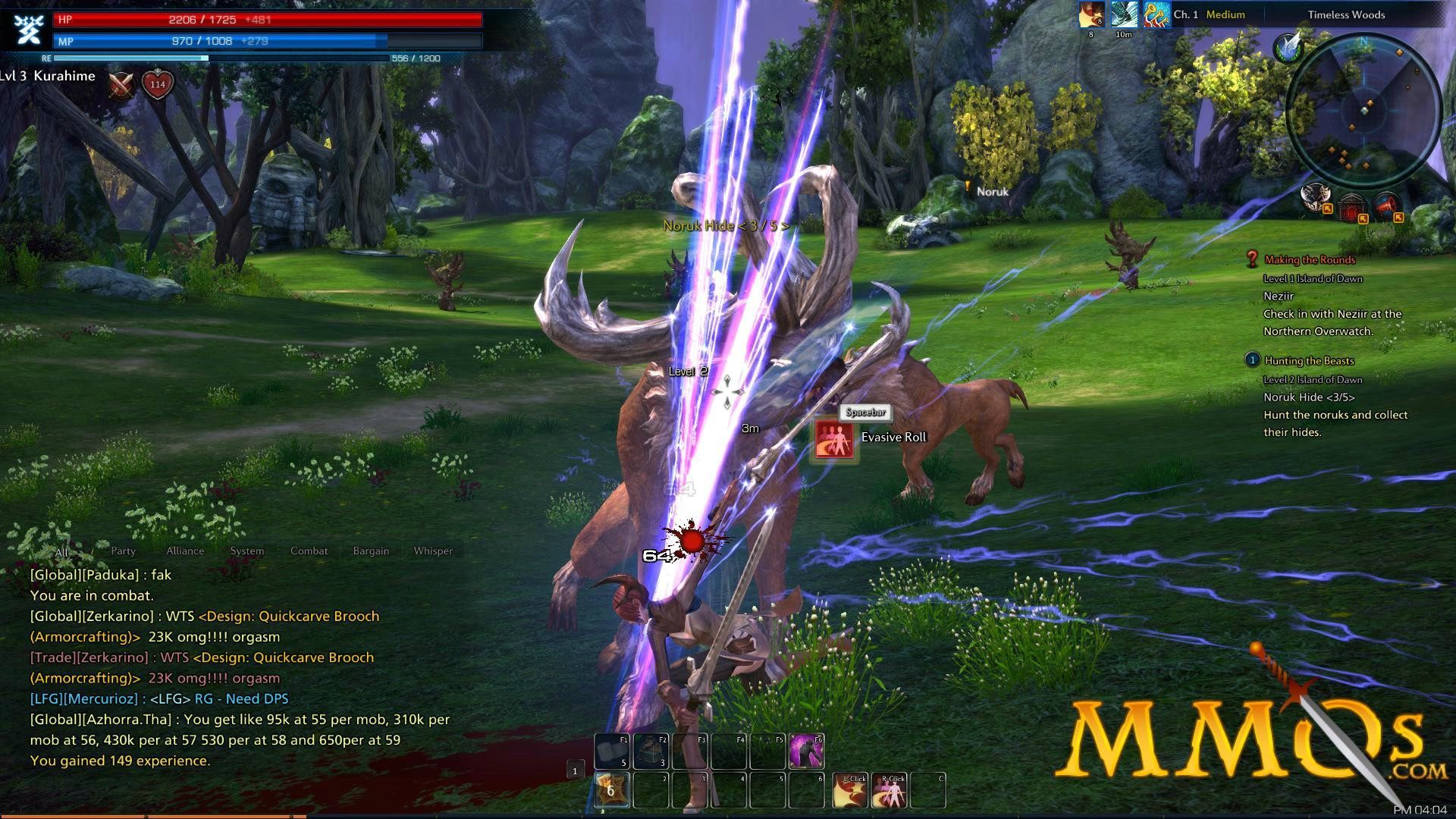Click the dungeon gate icon below the minimap
Screen dimensions: 1456x819
click(x=1351, y=207)
